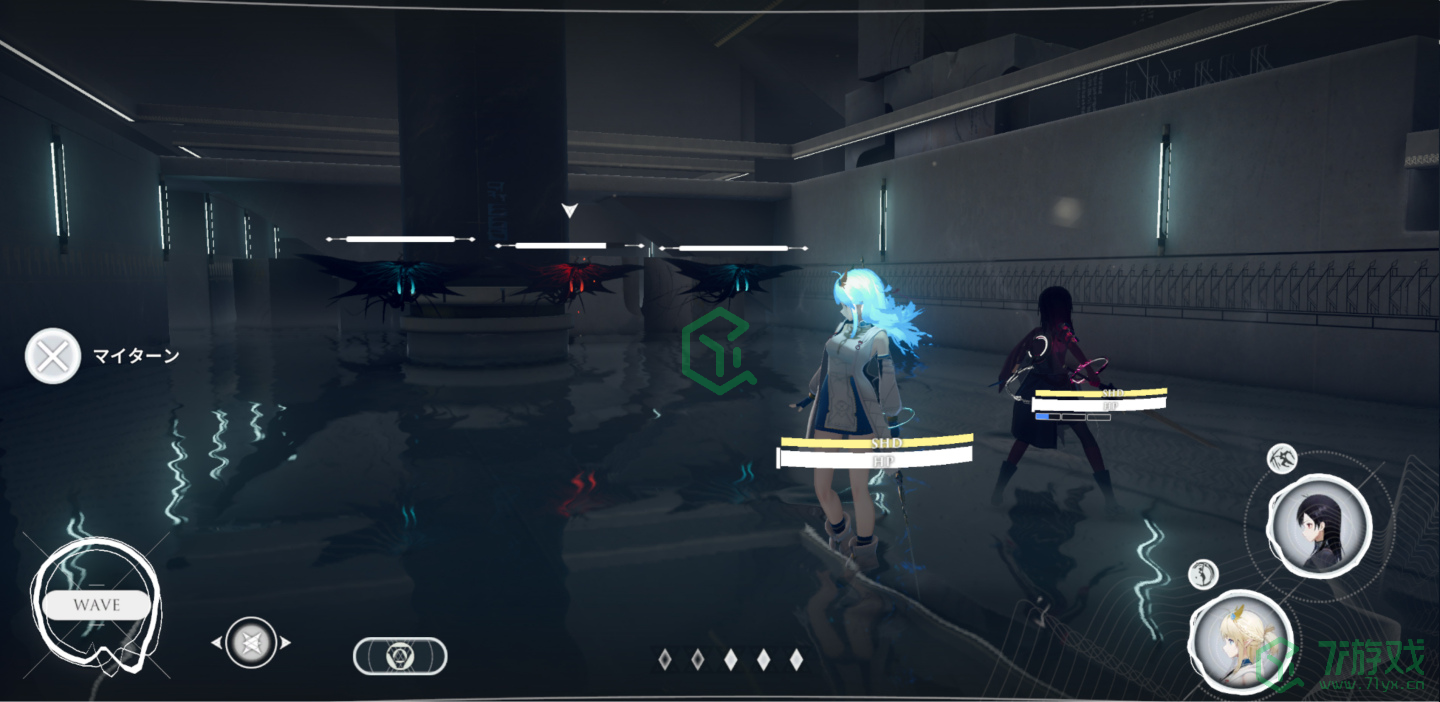Viewport: 1440px width, 702px height.
Task: Select the blonde character portrait
Action: point(1240,641)
